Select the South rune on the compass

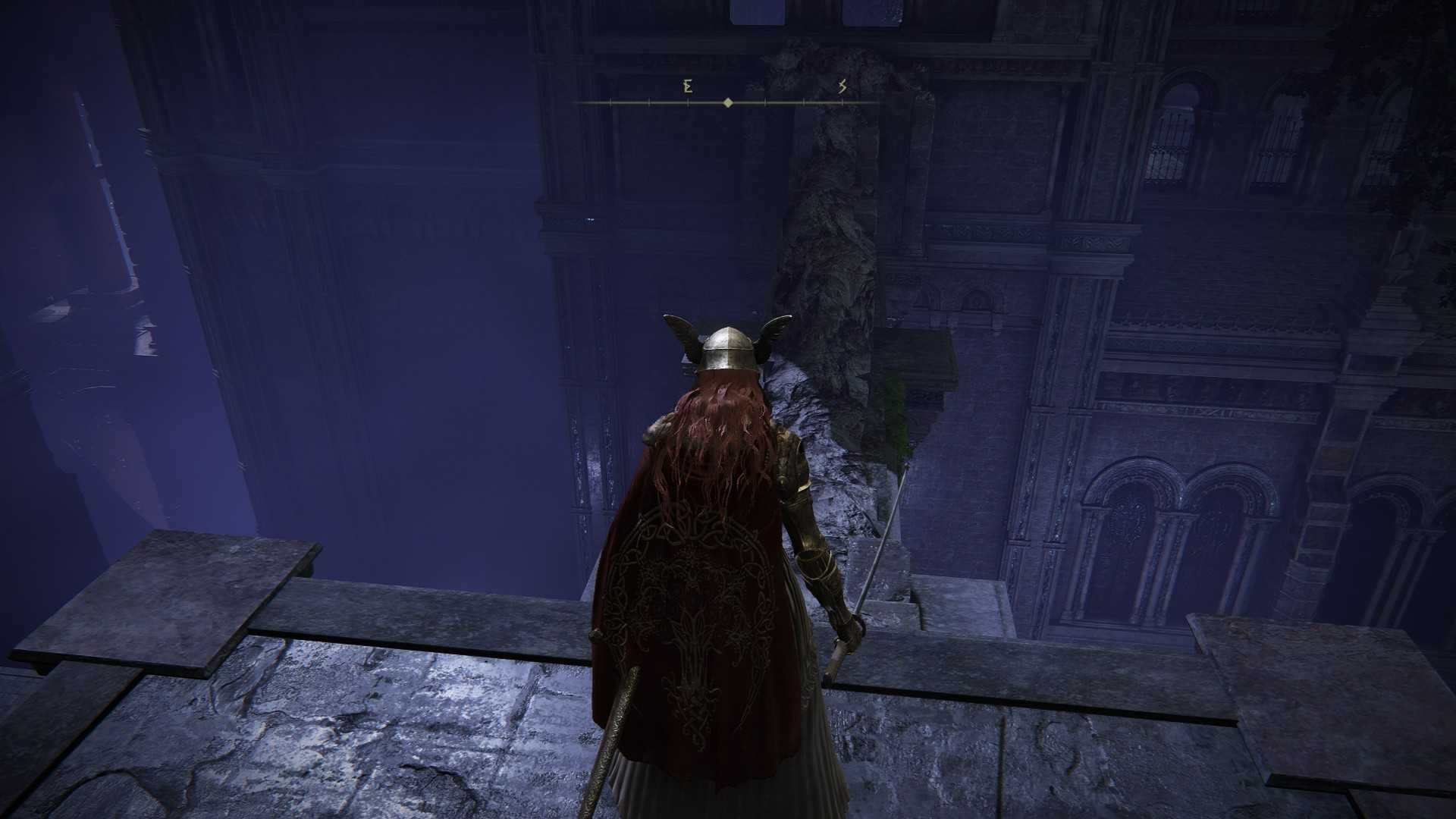(x=843, y=86)
